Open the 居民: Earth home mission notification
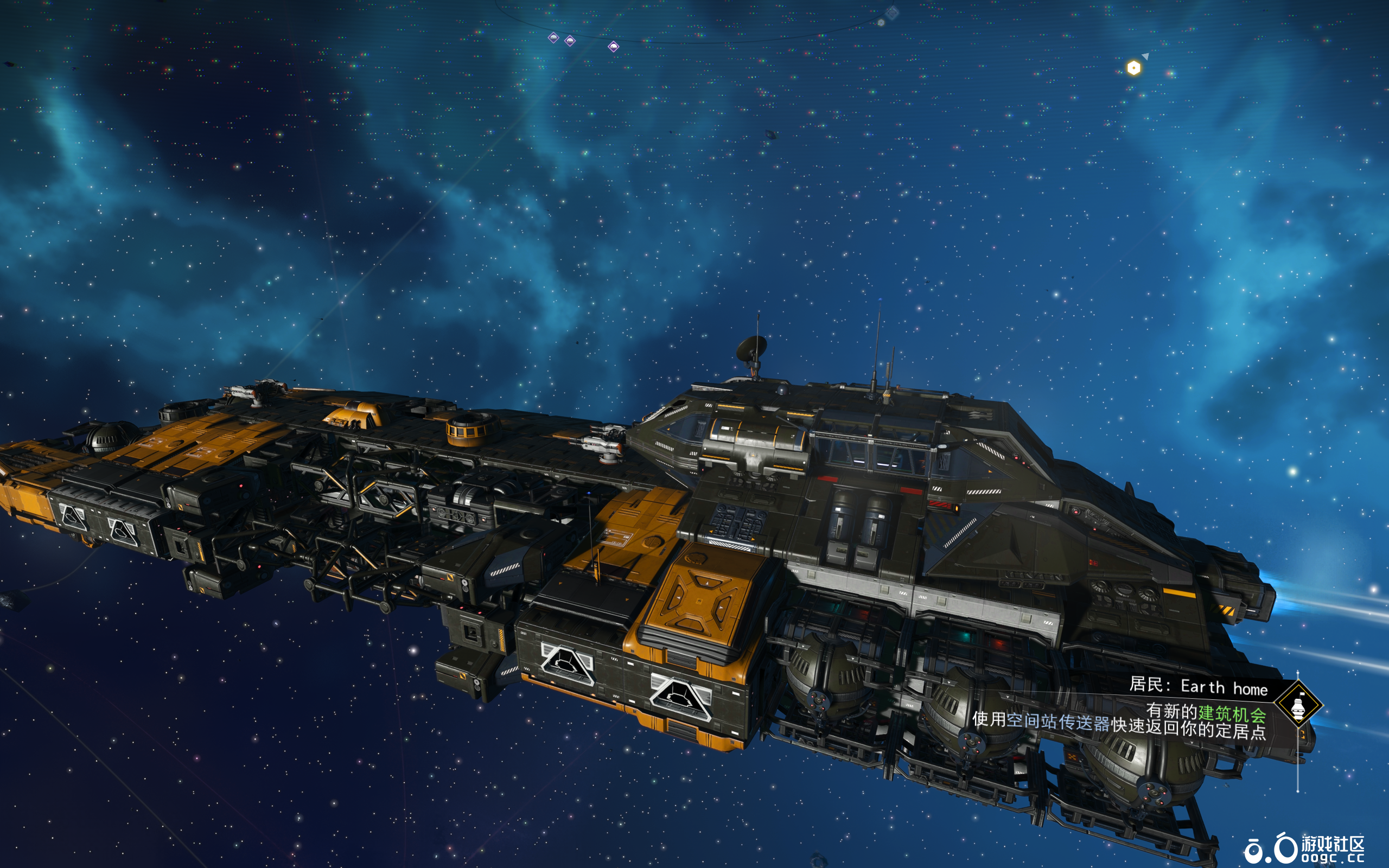The height and width of the screenshot is (868, 1389). (1198, 687)
